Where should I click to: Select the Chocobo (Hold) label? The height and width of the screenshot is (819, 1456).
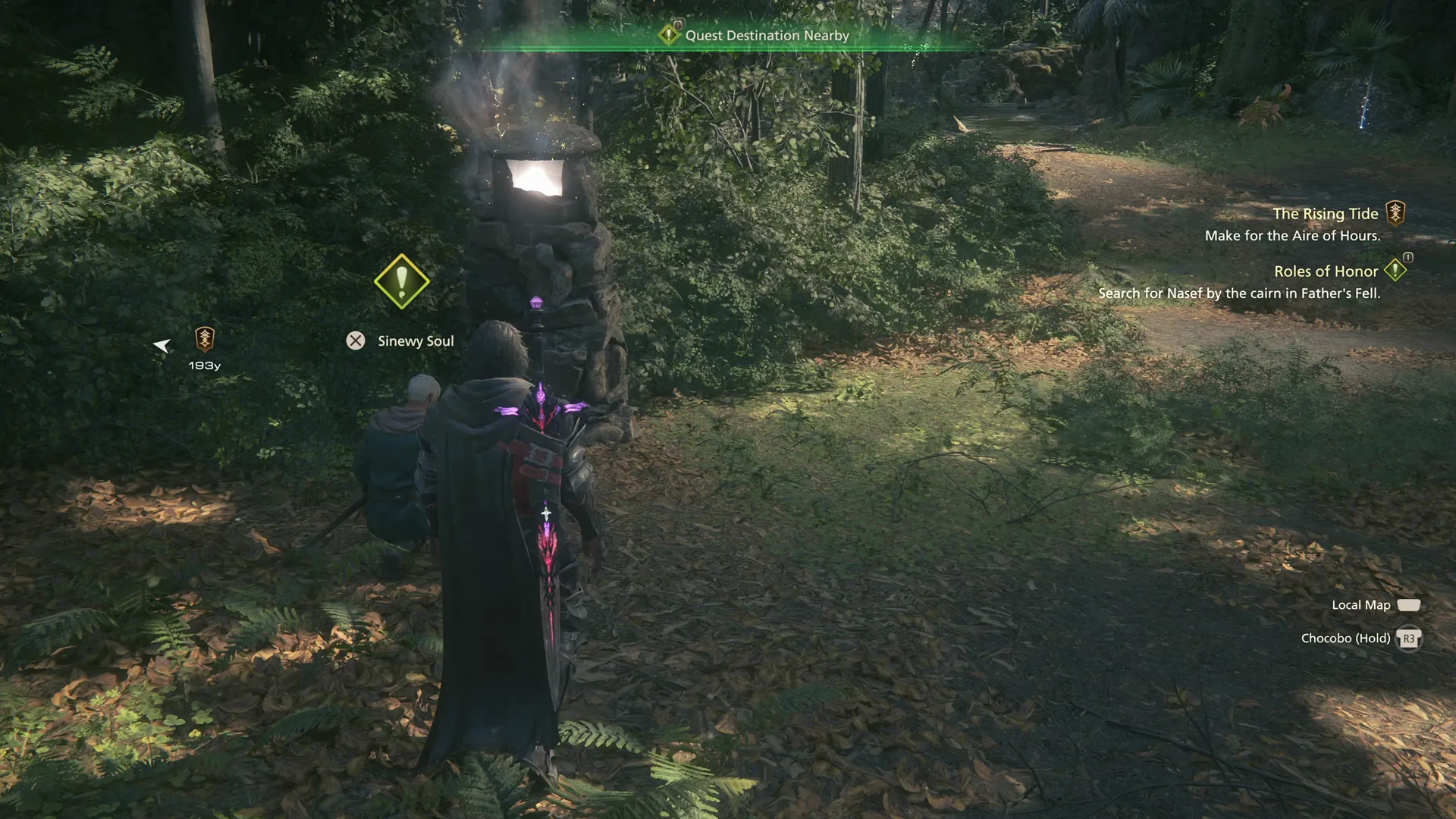pos(1345,639)
